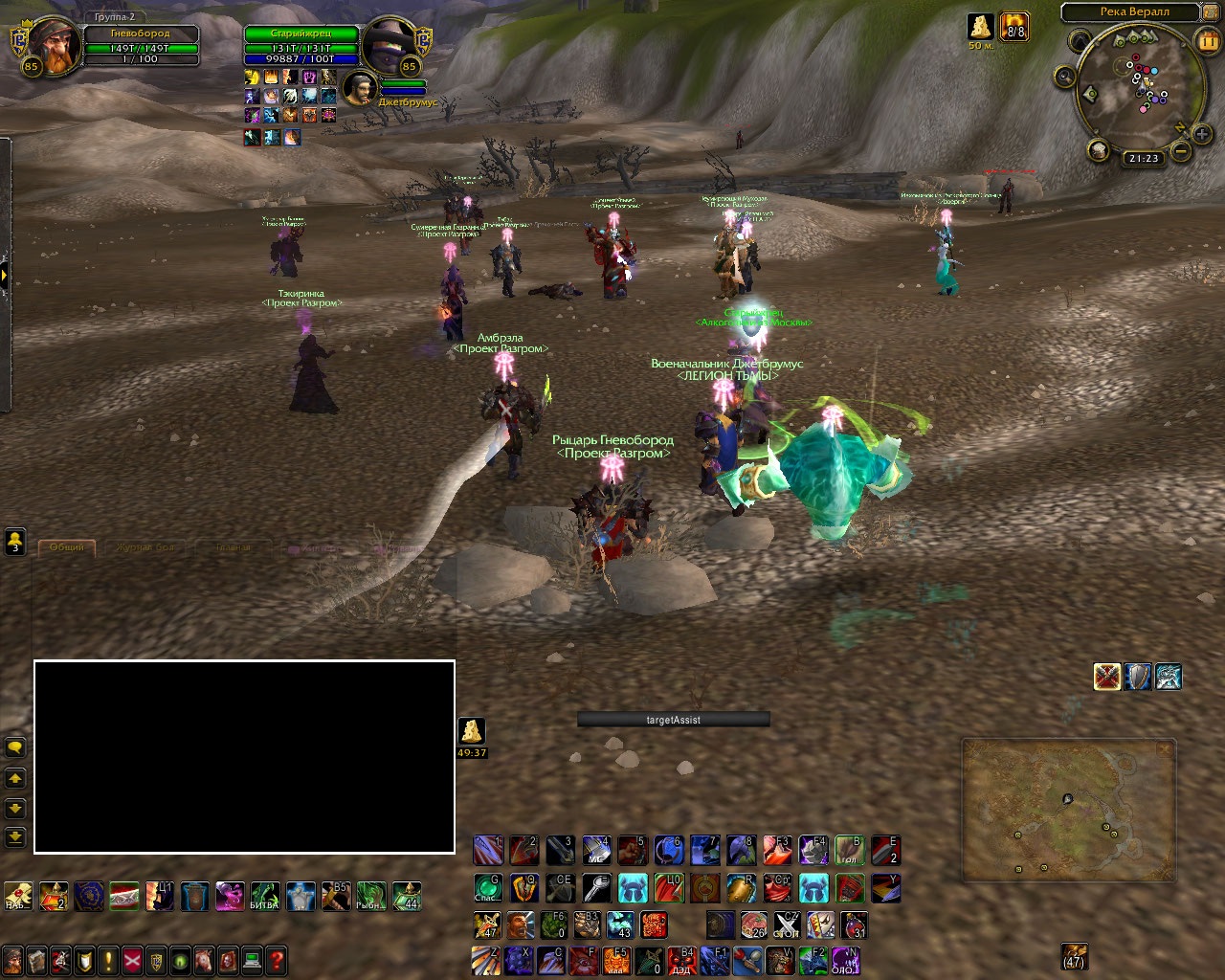Open the chat speech-bubble menu button

coord(15,747)
